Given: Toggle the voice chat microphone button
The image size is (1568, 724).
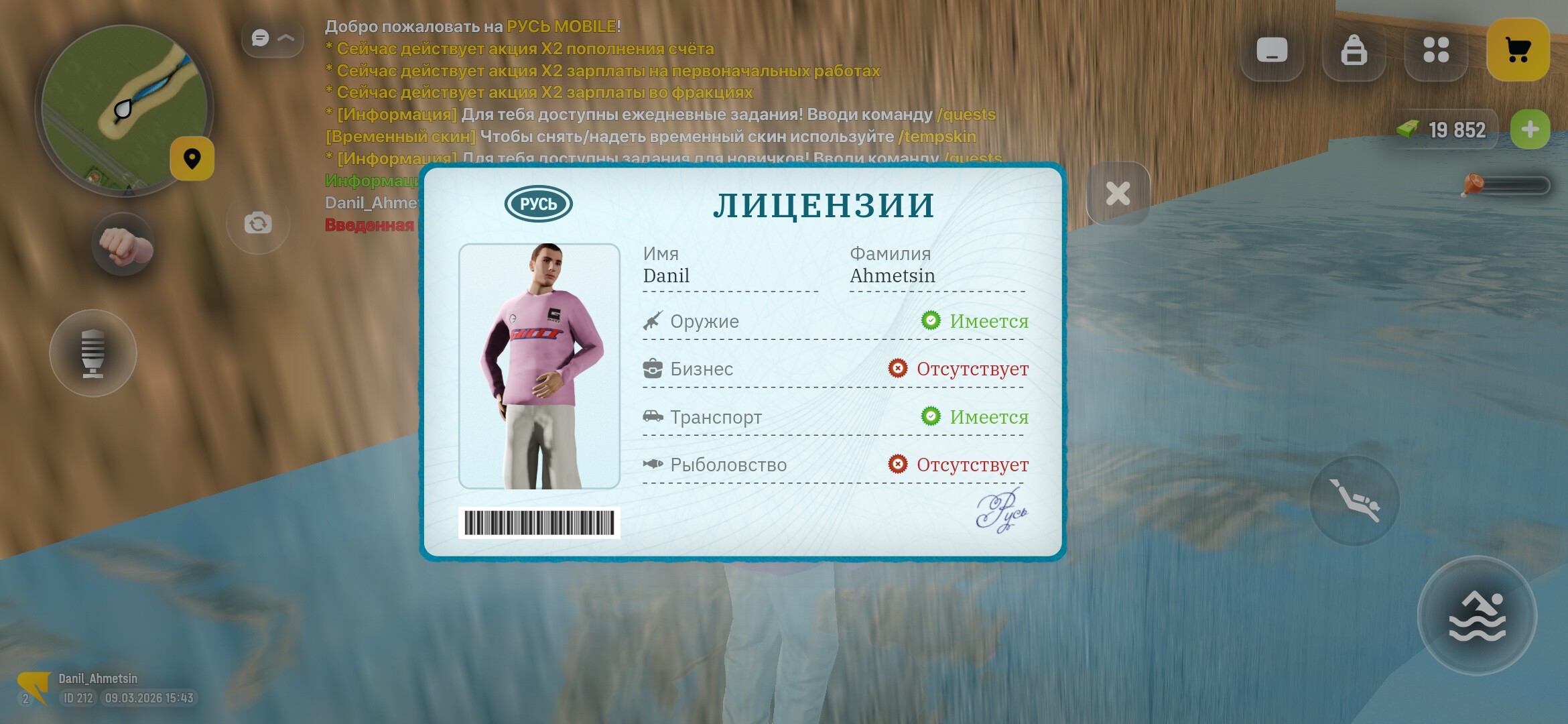Looking at the screenshot, I should click(x=93, y=353).
